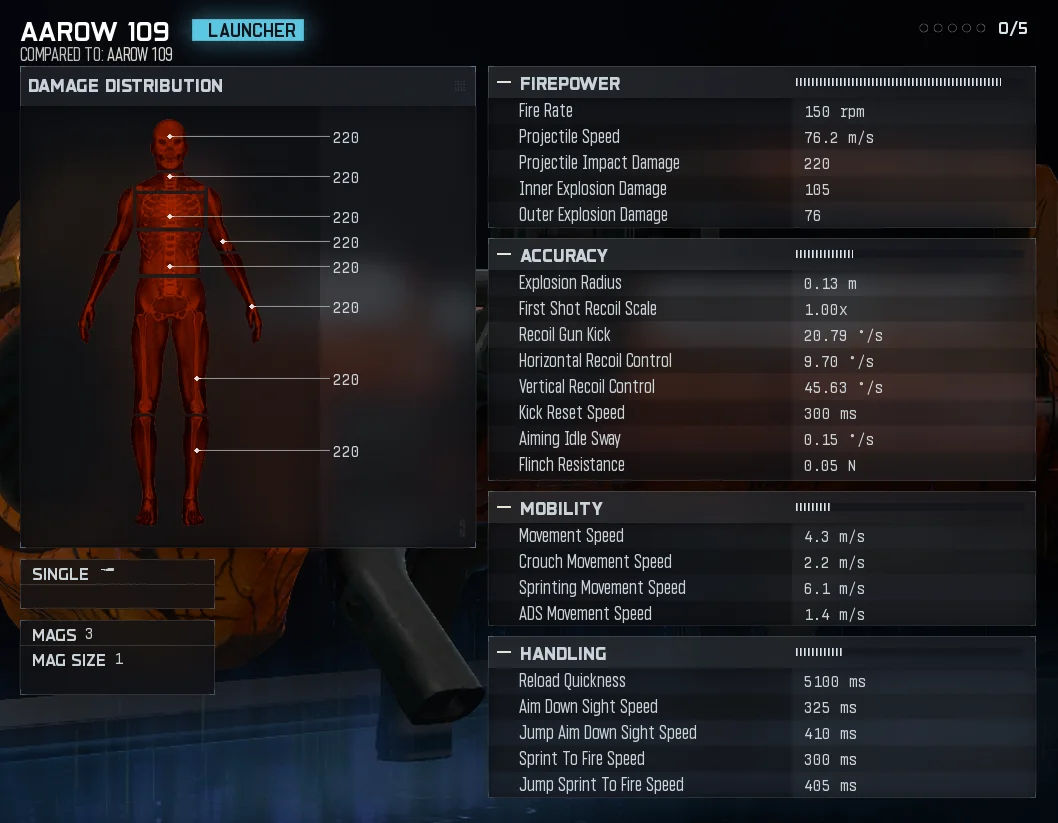Screen dimensions: 1058x823
Task: Click the Launcher weapon class tag
Action: coord(248,31)
